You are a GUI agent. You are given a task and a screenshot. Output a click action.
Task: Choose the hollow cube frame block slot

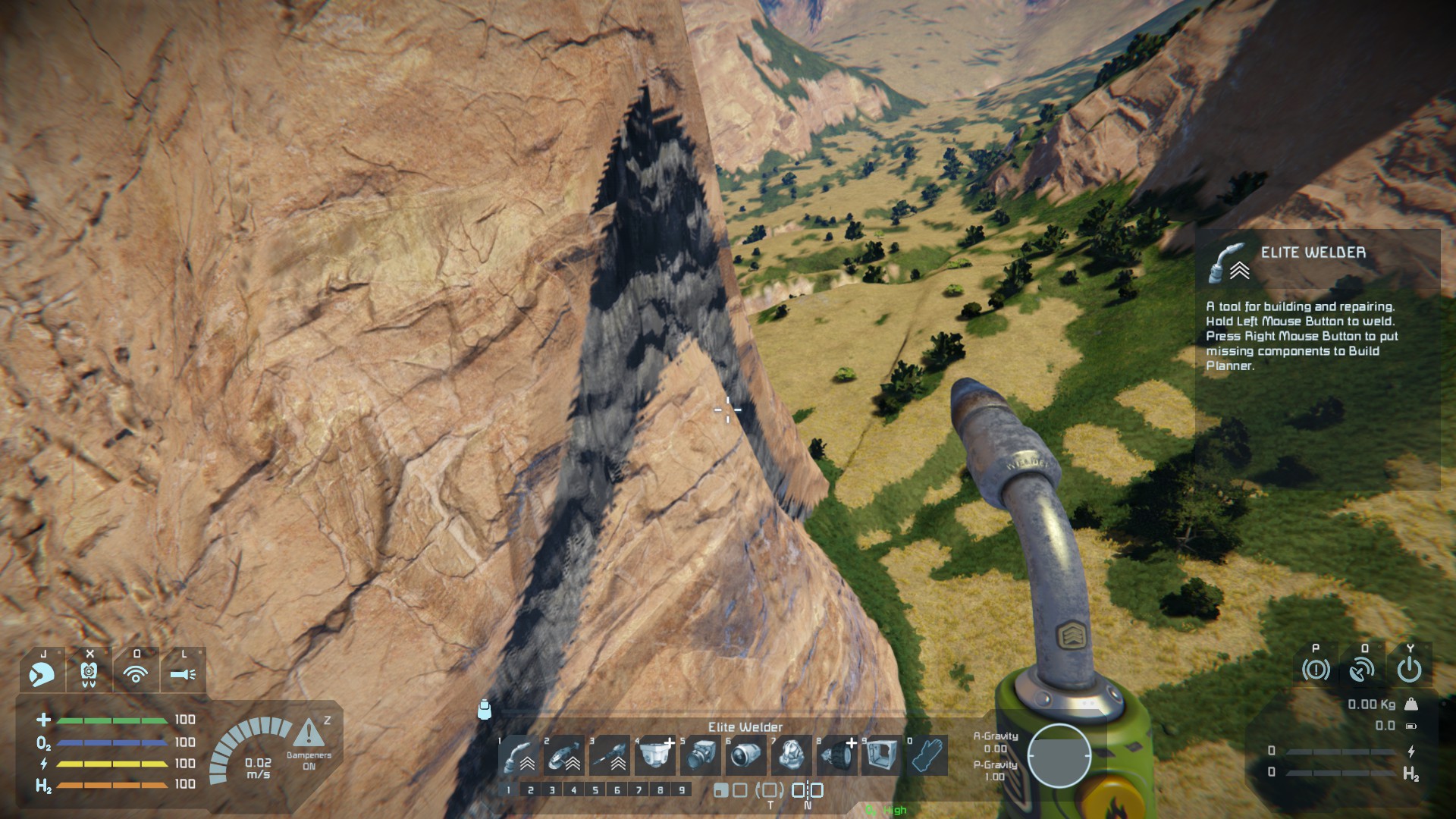tap(882, 755)
